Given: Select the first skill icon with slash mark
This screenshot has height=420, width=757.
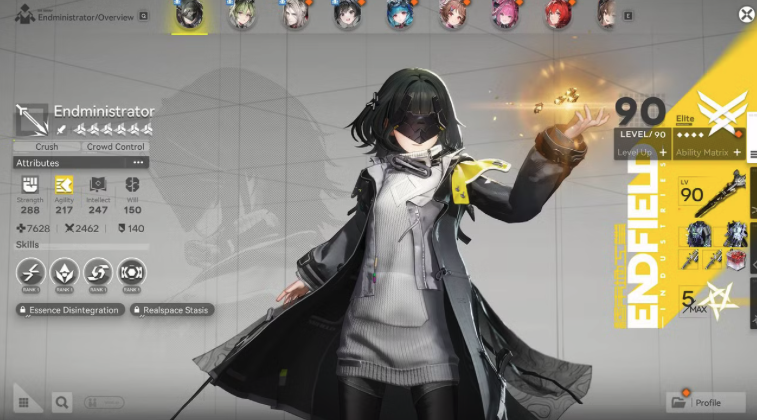Looking at the screenshot, I should tap(30, 271).
